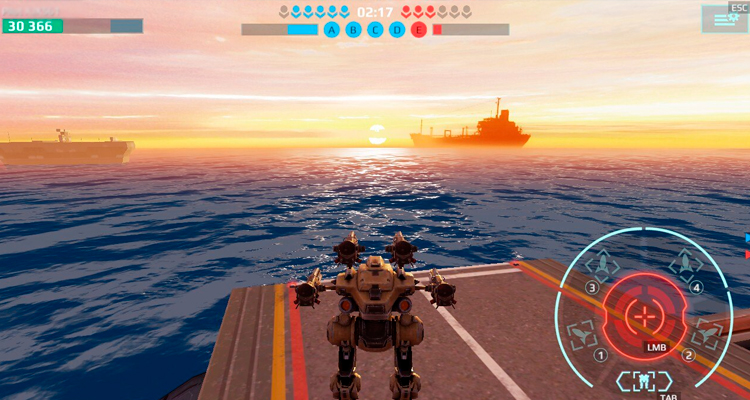Select beacon D indicator
This screenshot has height=400, width=750.
pyautogui.click(x=397, y=30)
